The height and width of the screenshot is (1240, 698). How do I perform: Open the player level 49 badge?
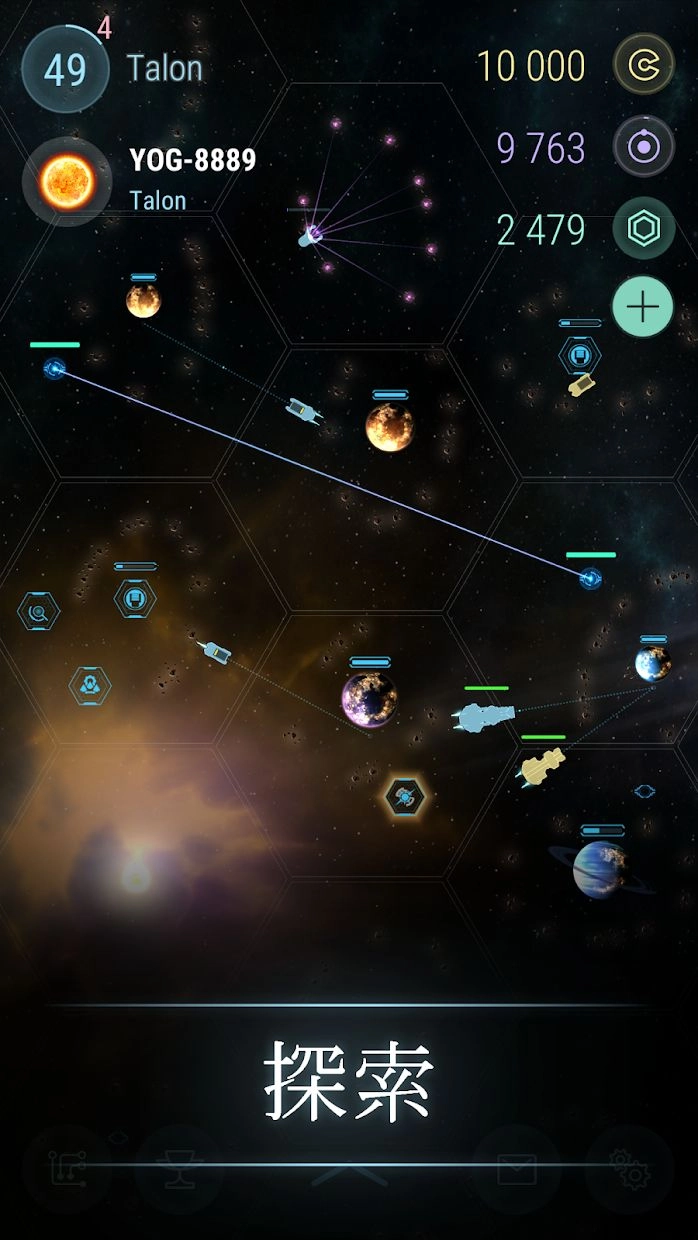pos(65,70)
